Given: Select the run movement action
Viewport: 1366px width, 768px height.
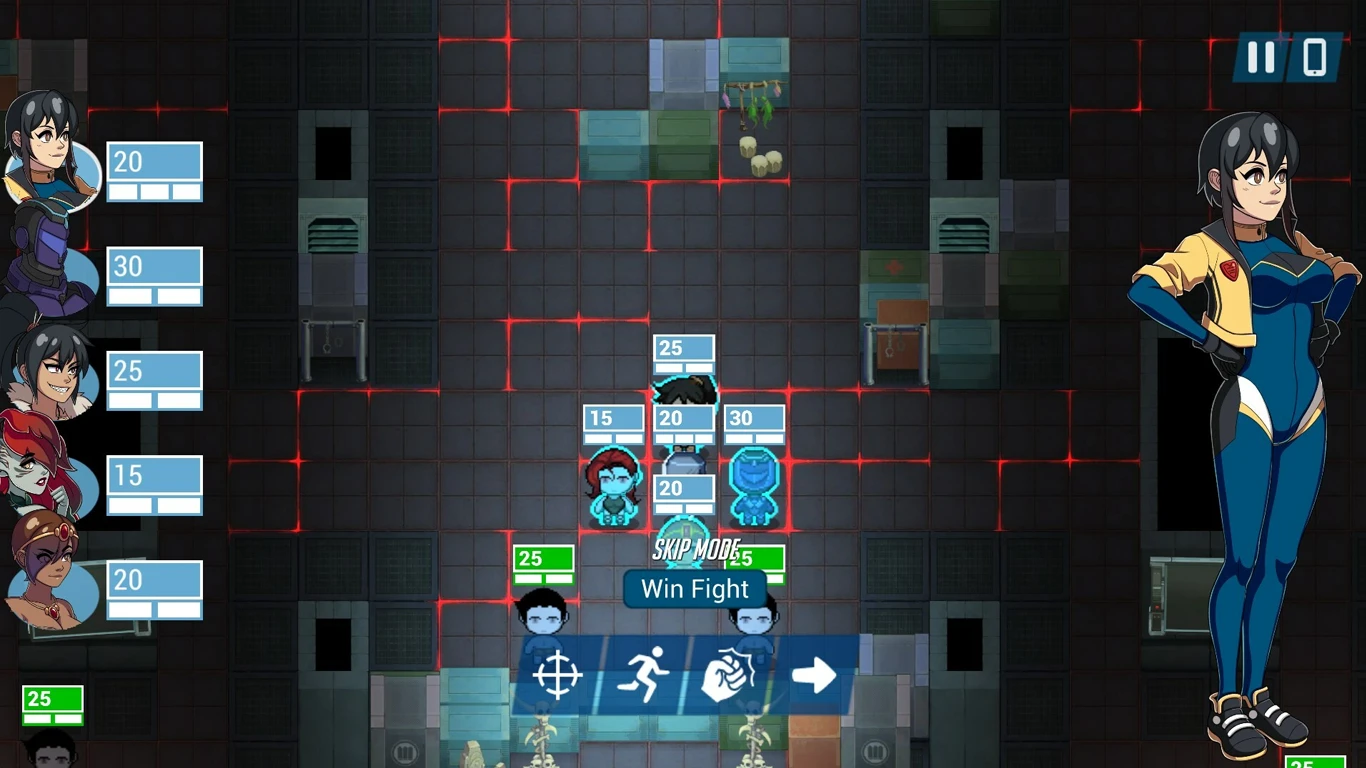Looking at the screenshot, I should point(643,675).
